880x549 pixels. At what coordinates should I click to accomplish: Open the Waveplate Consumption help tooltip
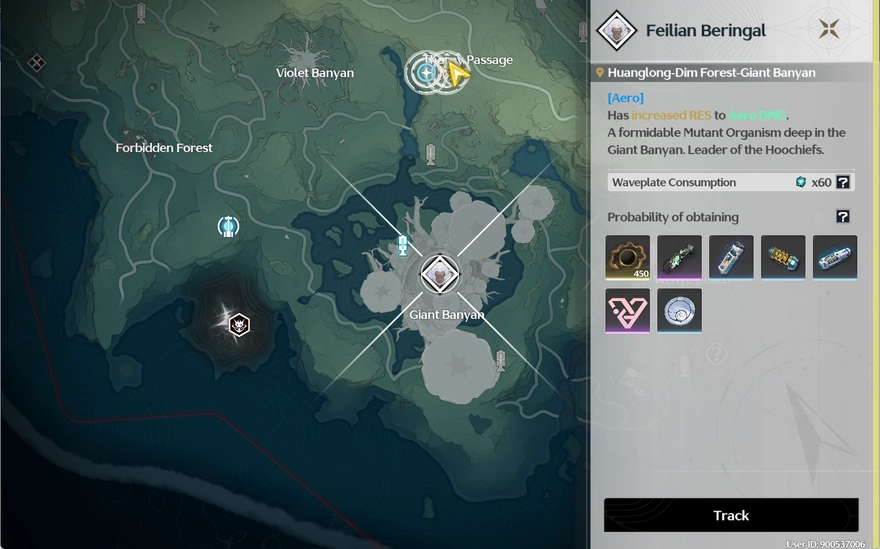click(x=843, y=182)
